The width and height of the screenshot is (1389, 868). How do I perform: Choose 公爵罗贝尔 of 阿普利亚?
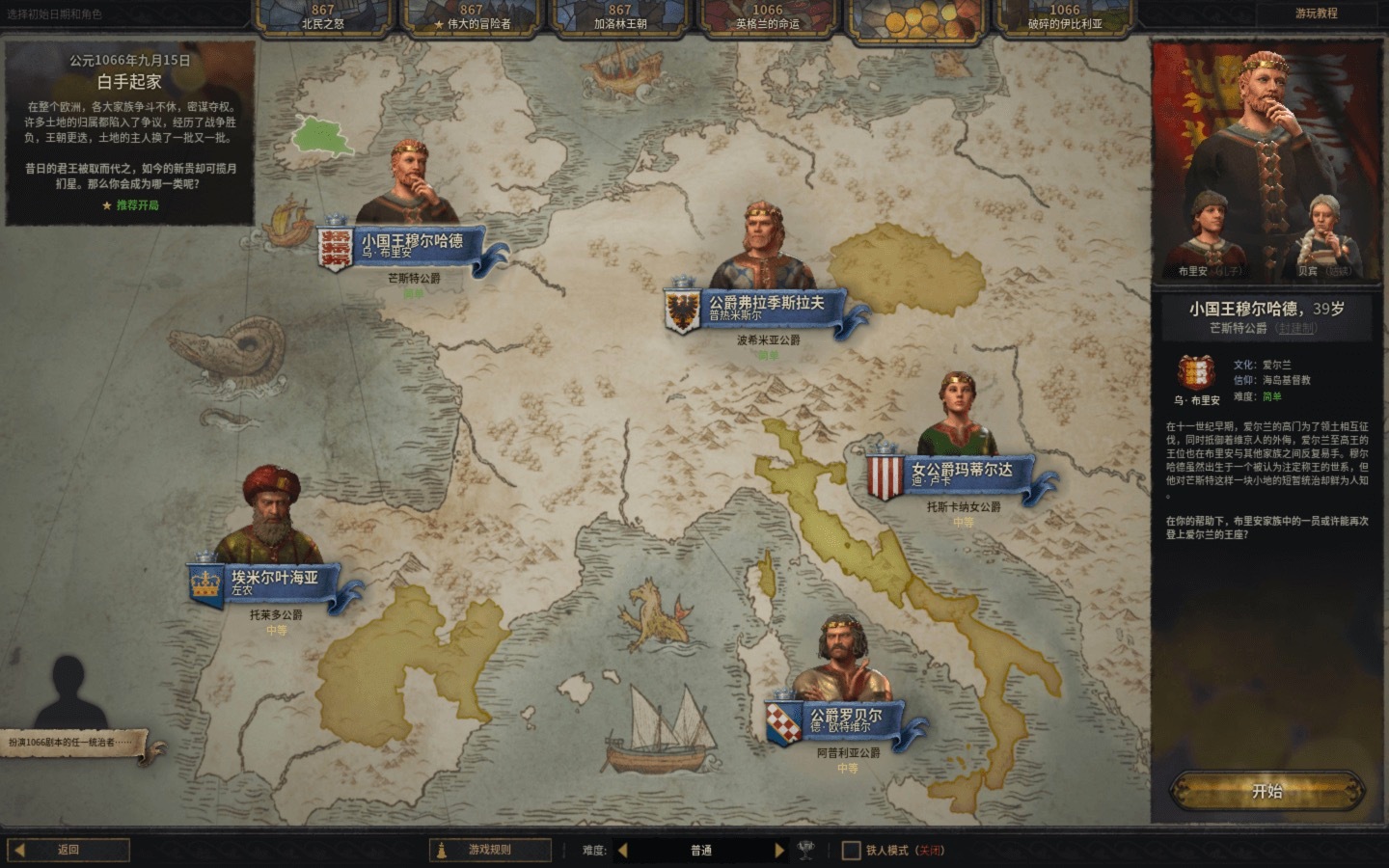tap(845, 719)
